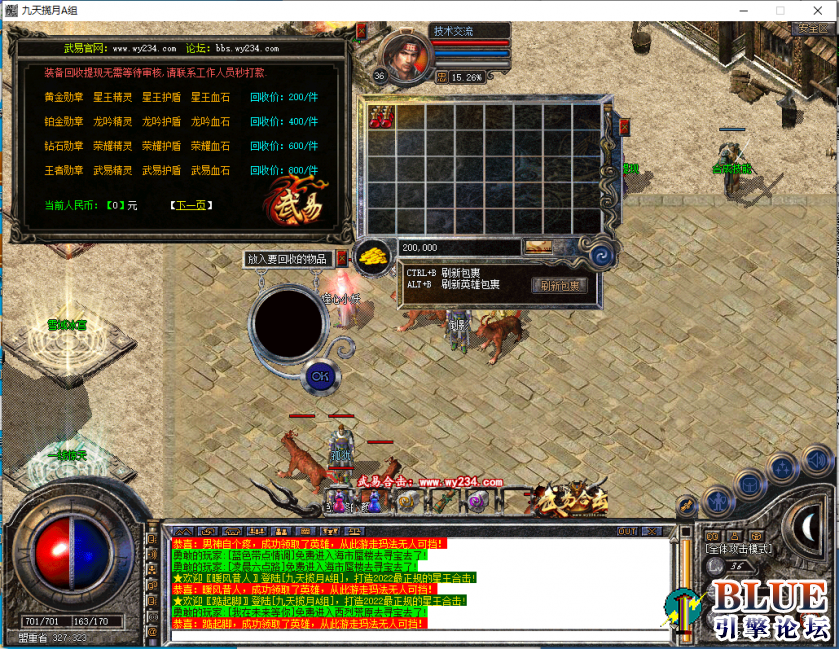Viewport: 839px width, 649px height.
Task: Close the item recycle slot window
Action: click(x=342, y=258)
